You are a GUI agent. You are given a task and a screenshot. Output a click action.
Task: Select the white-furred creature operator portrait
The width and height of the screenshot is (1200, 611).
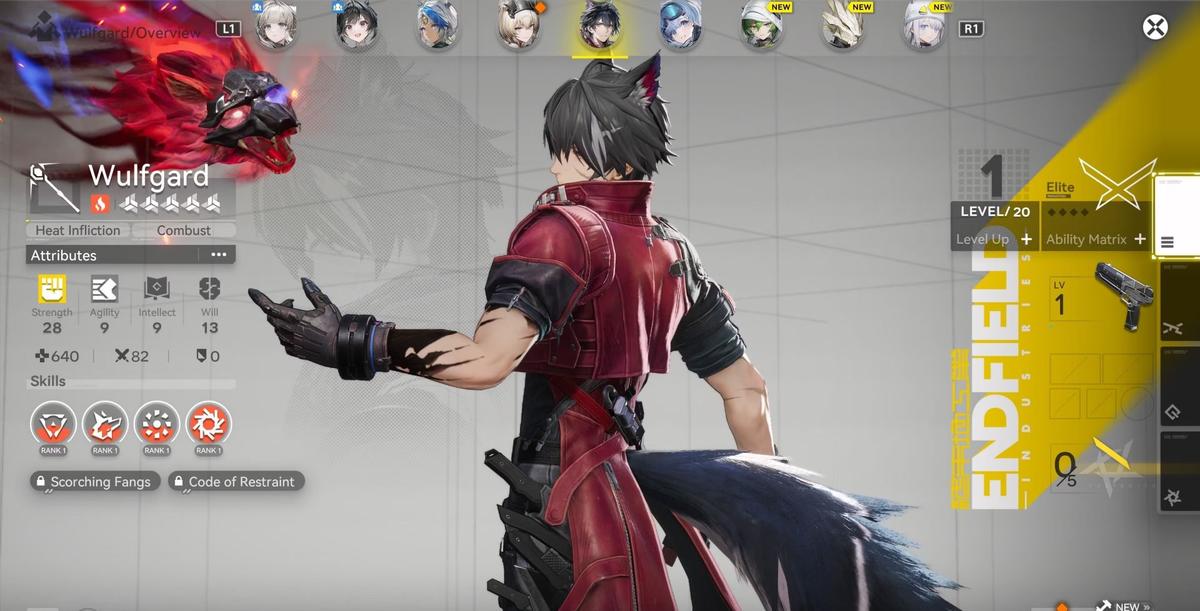coord(843,25)
